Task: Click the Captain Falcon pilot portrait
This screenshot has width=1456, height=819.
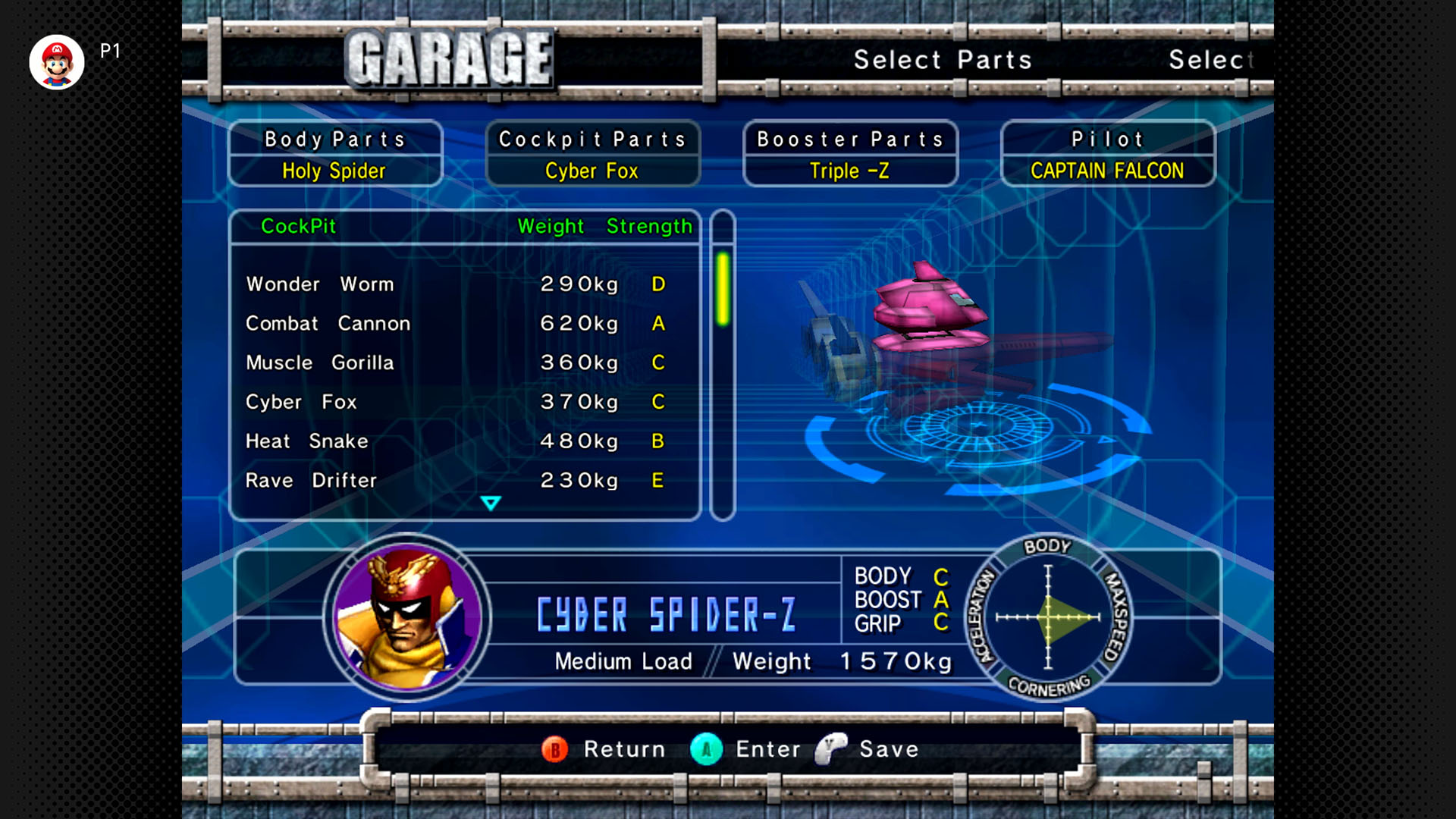Action: click(407, 616)
